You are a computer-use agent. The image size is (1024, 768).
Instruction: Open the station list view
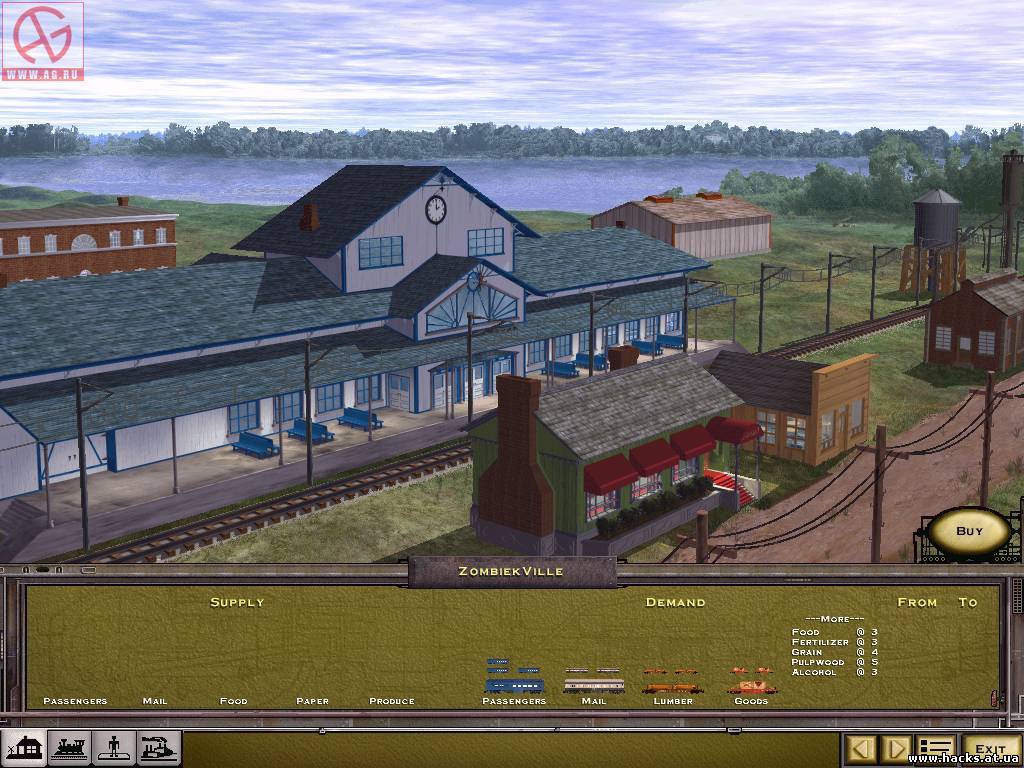point(936,748)
